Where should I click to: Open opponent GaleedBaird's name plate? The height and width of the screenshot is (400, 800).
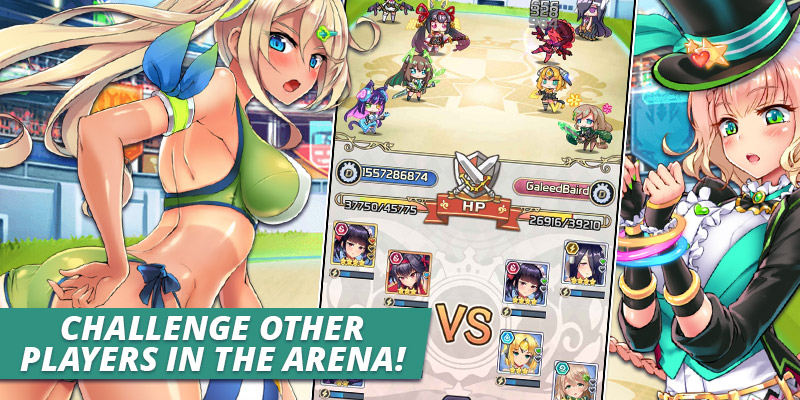point(555,186)
